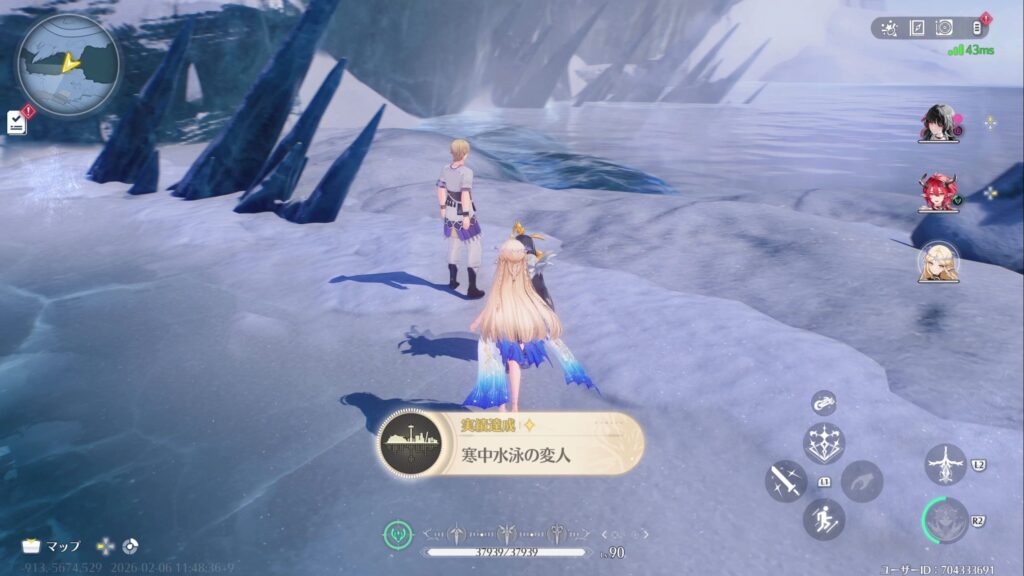This screenshot has width=1024, height=576.
Task: Open the compass guidebook icon in top bar
Action: (915, 28)
